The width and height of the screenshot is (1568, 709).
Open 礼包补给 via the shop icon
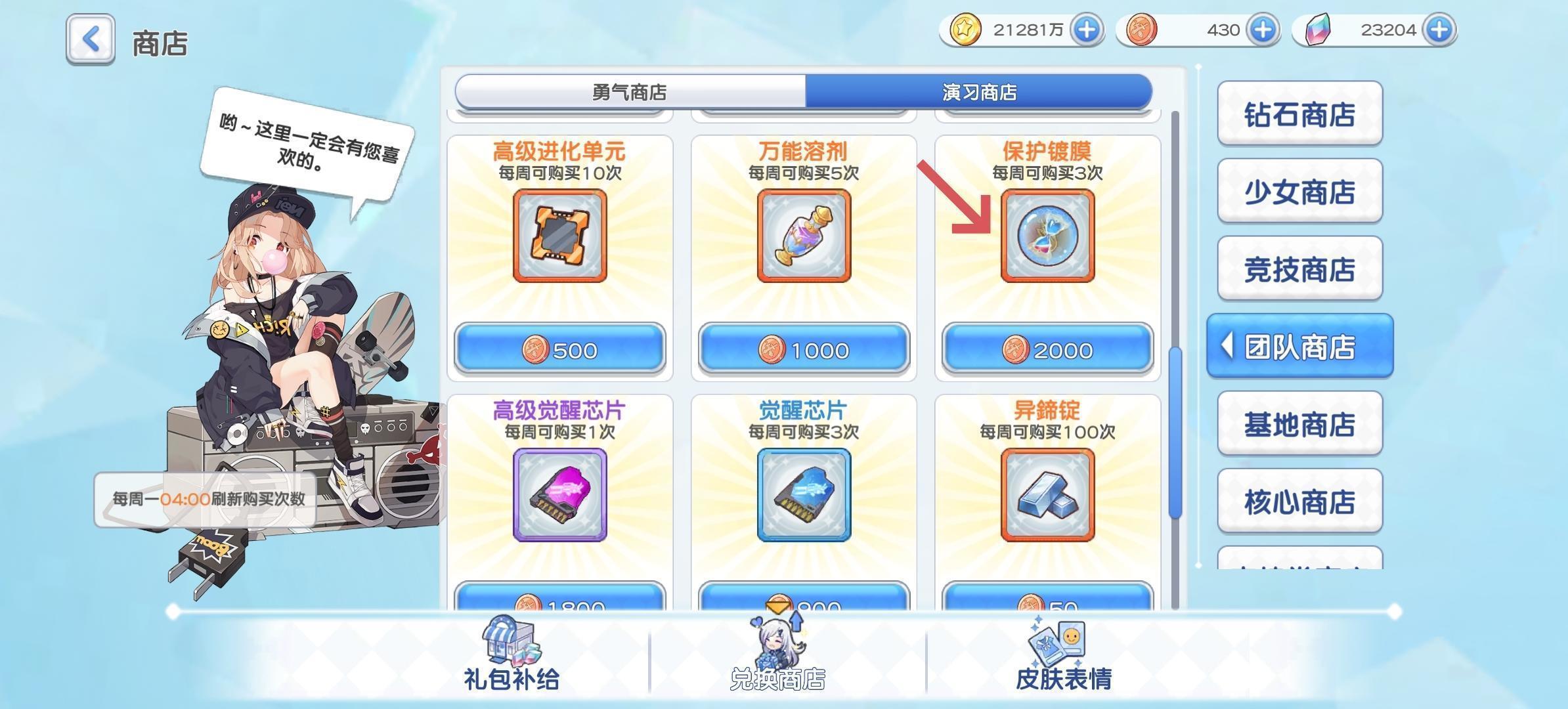click(510, 656)
